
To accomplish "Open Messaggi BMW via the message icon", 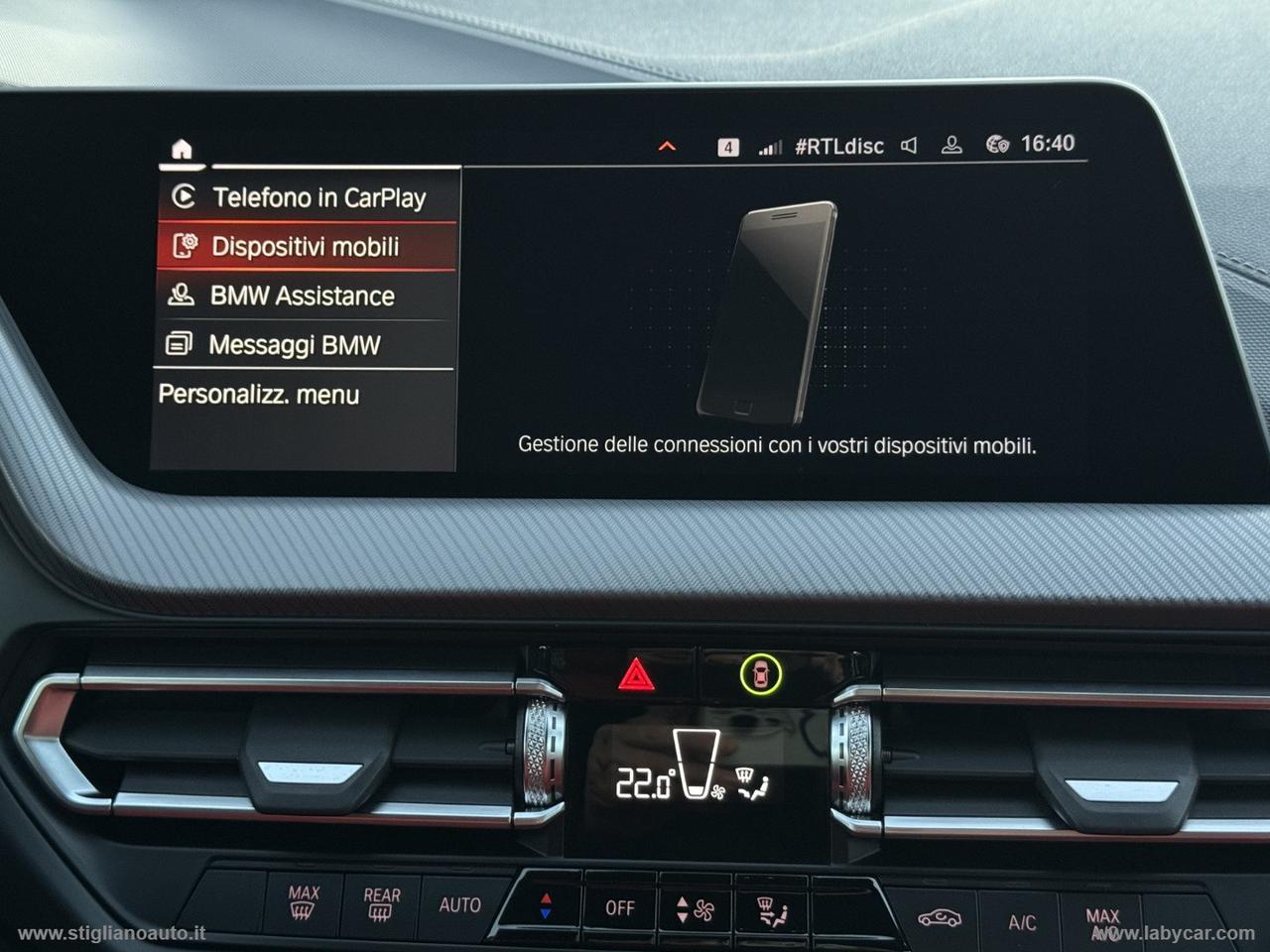I will (180, 345).
